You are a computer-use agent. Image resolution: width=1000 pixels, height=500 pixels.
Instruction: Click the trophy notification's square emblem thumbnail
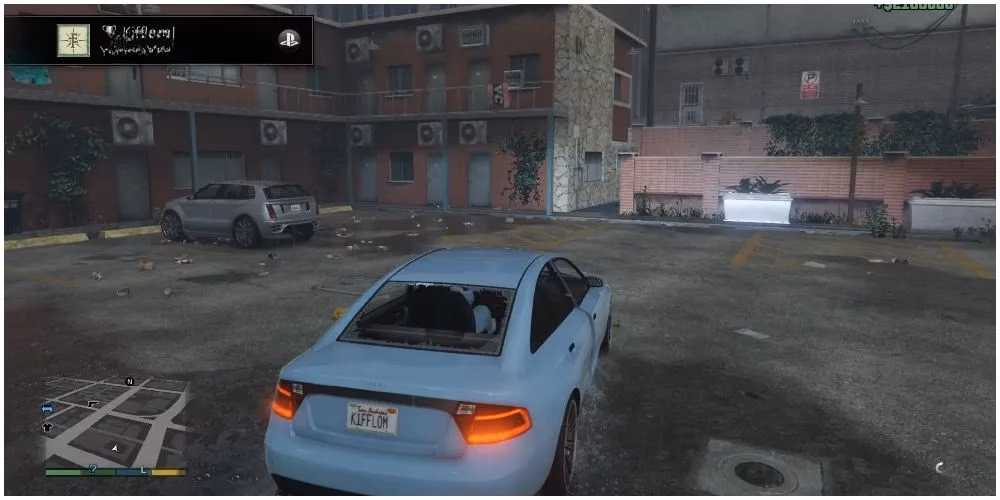tap(73, 40)
